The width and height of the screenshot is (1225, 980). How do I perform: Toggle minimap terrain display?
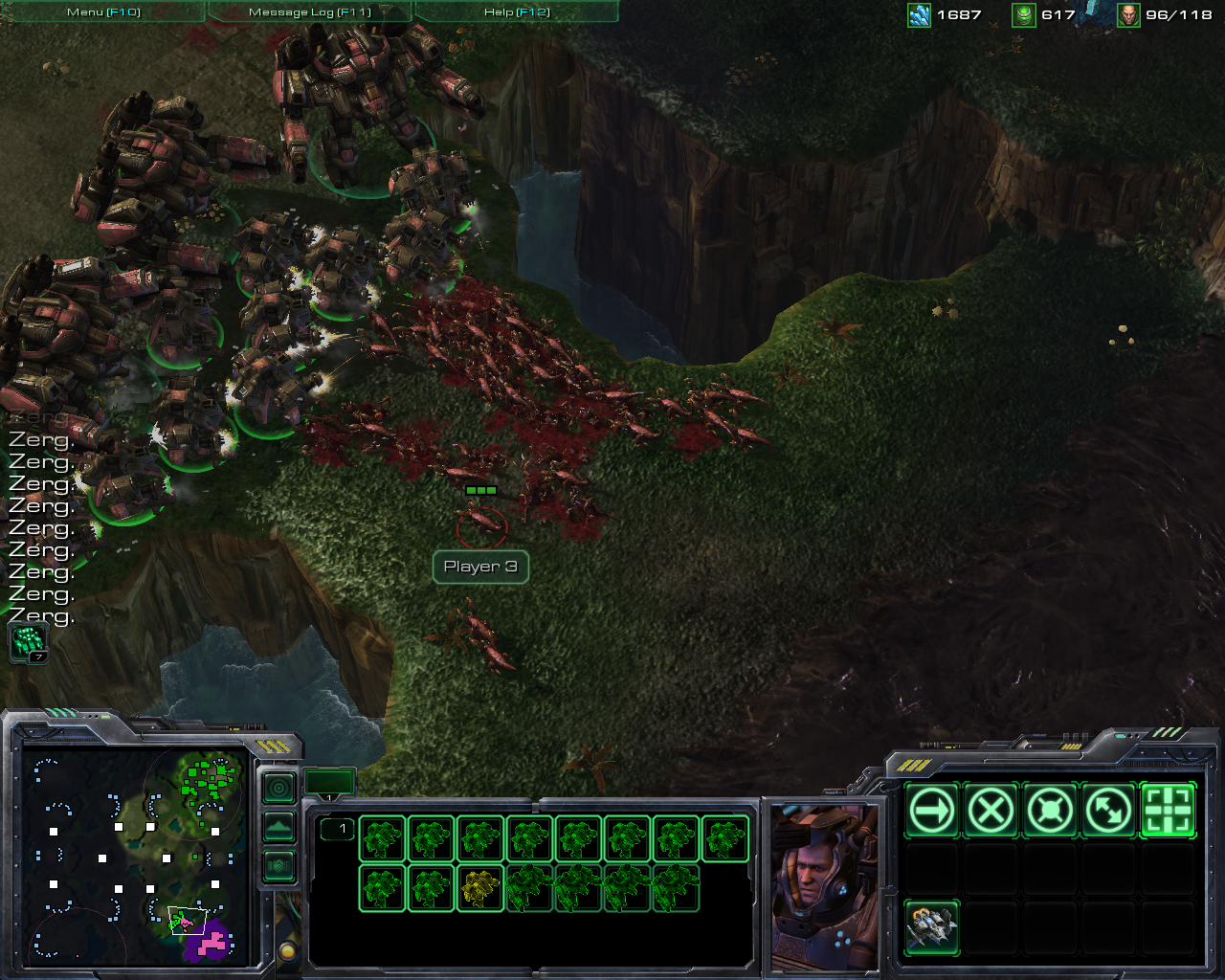[x=278, y=827]
